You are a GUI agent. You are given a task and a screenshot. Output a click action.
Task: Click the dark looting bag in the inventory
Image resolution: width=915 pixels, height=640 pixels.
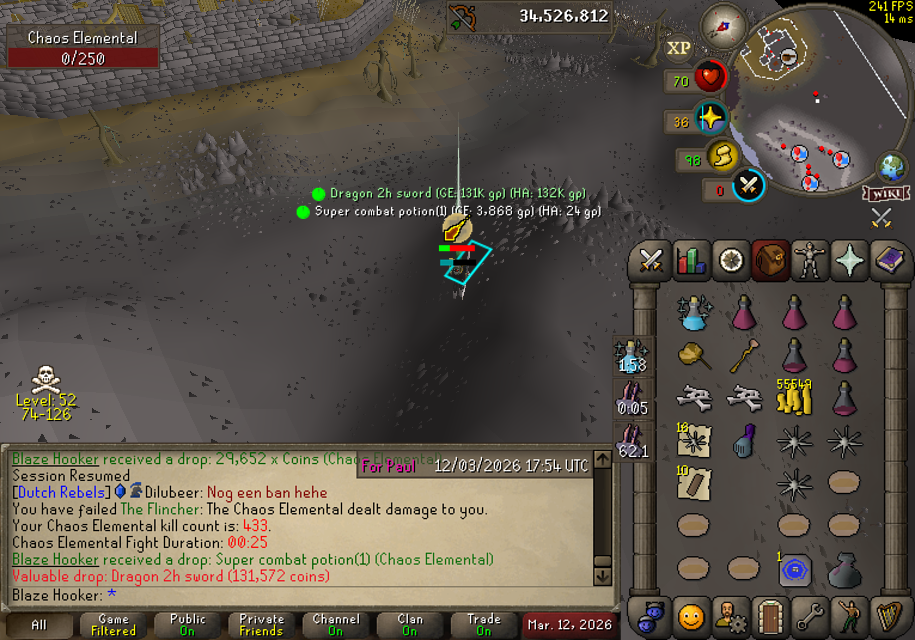(x=845, y=569)
